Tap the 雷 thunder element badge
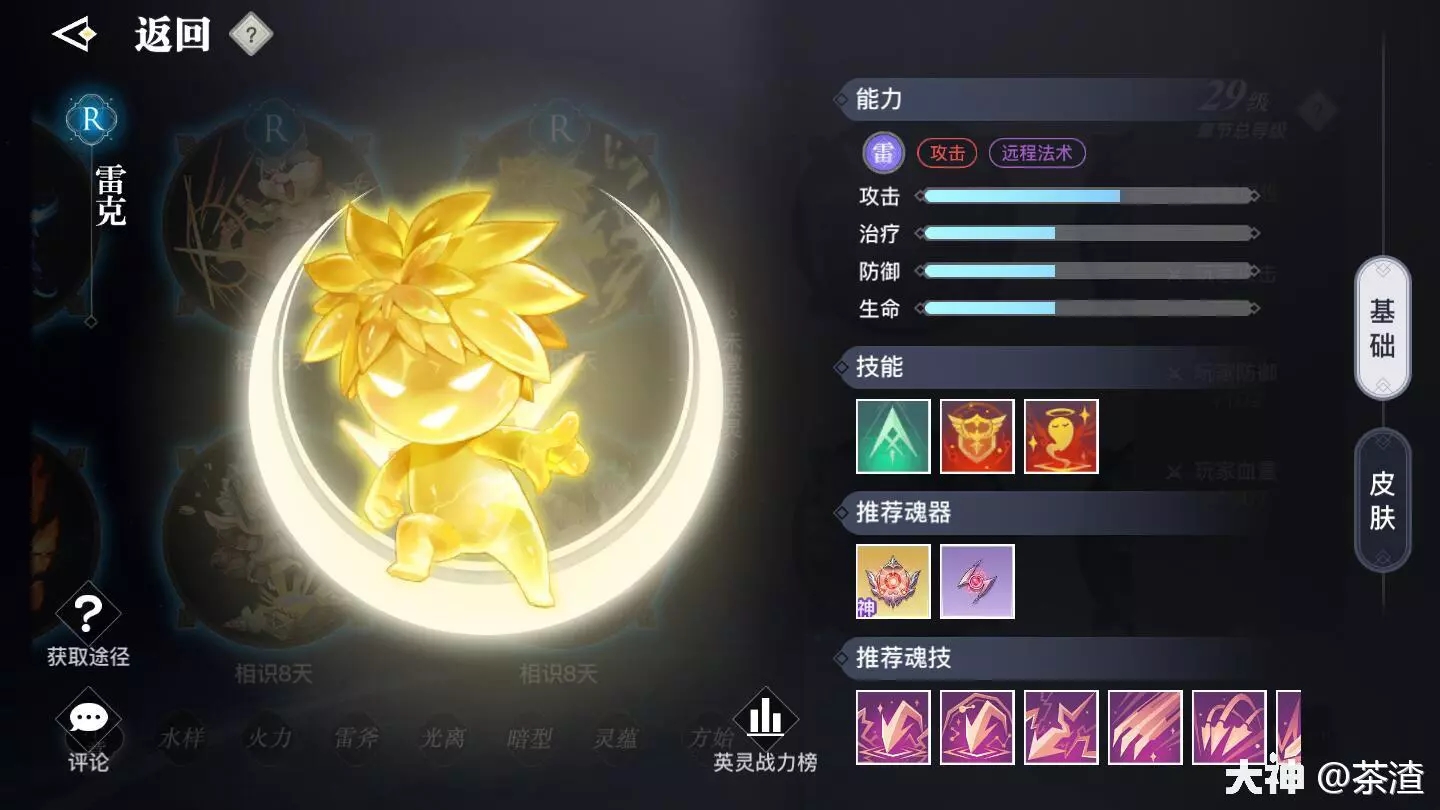The height and width of the screenshot is (810, 1440). [x=883, y=153]
